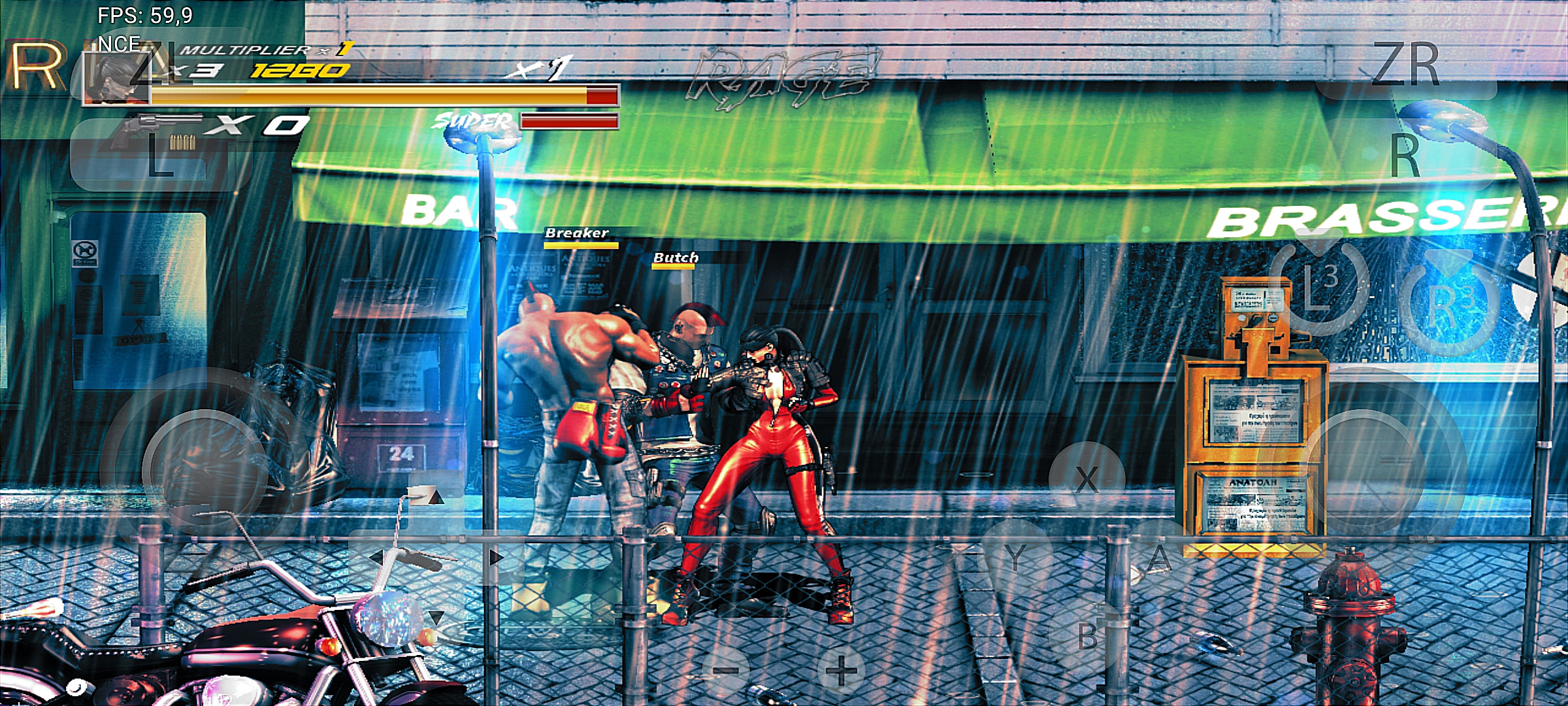
Task: Tap the R shoulder touch button
Action: point(1405,156)
